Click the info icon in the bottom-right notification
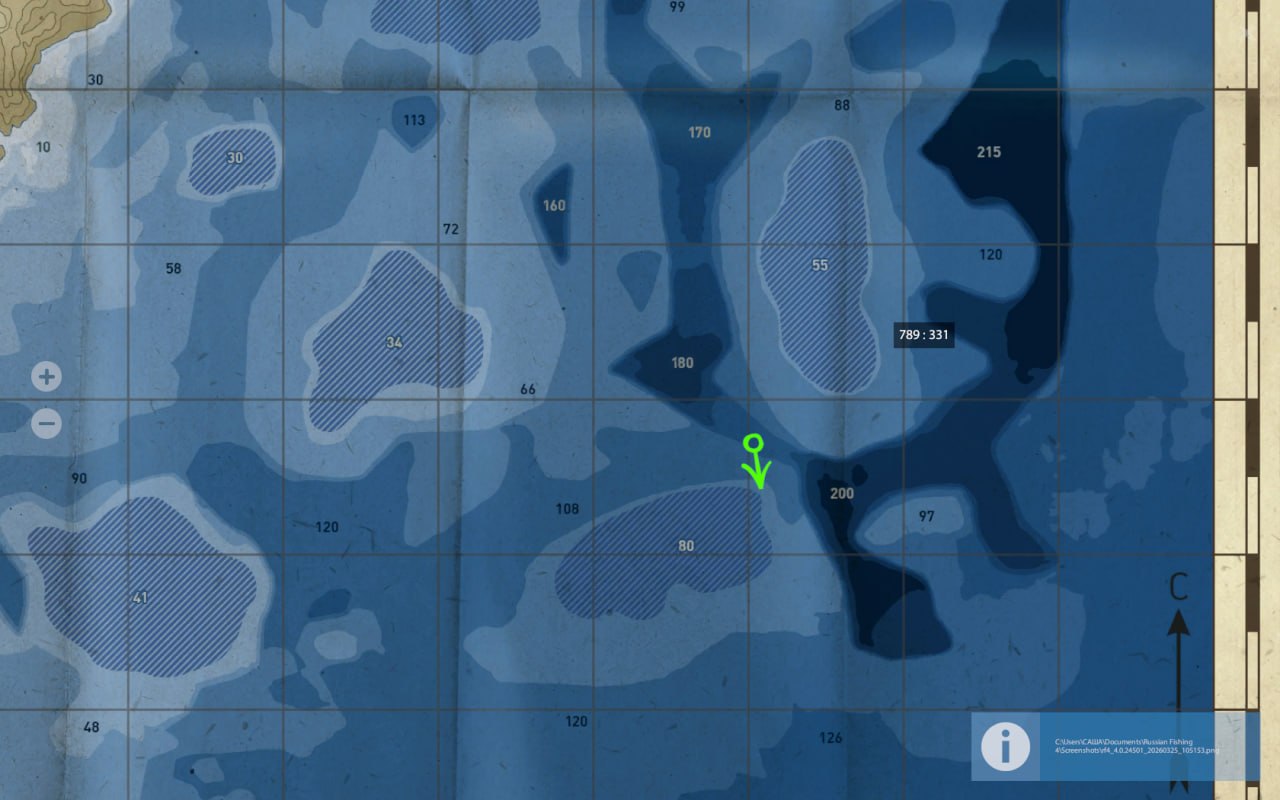 [1004, 747]
